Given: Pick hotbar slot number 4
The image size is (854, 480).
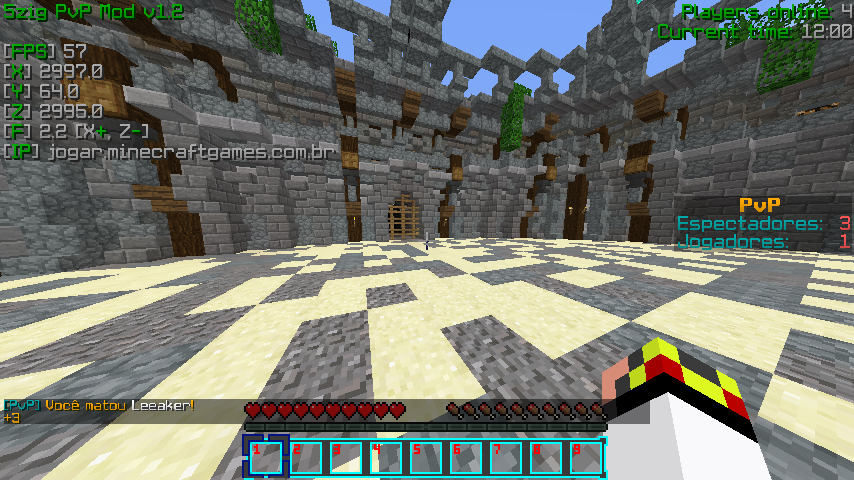Looking at the screenshot, I should pos(386,457).
